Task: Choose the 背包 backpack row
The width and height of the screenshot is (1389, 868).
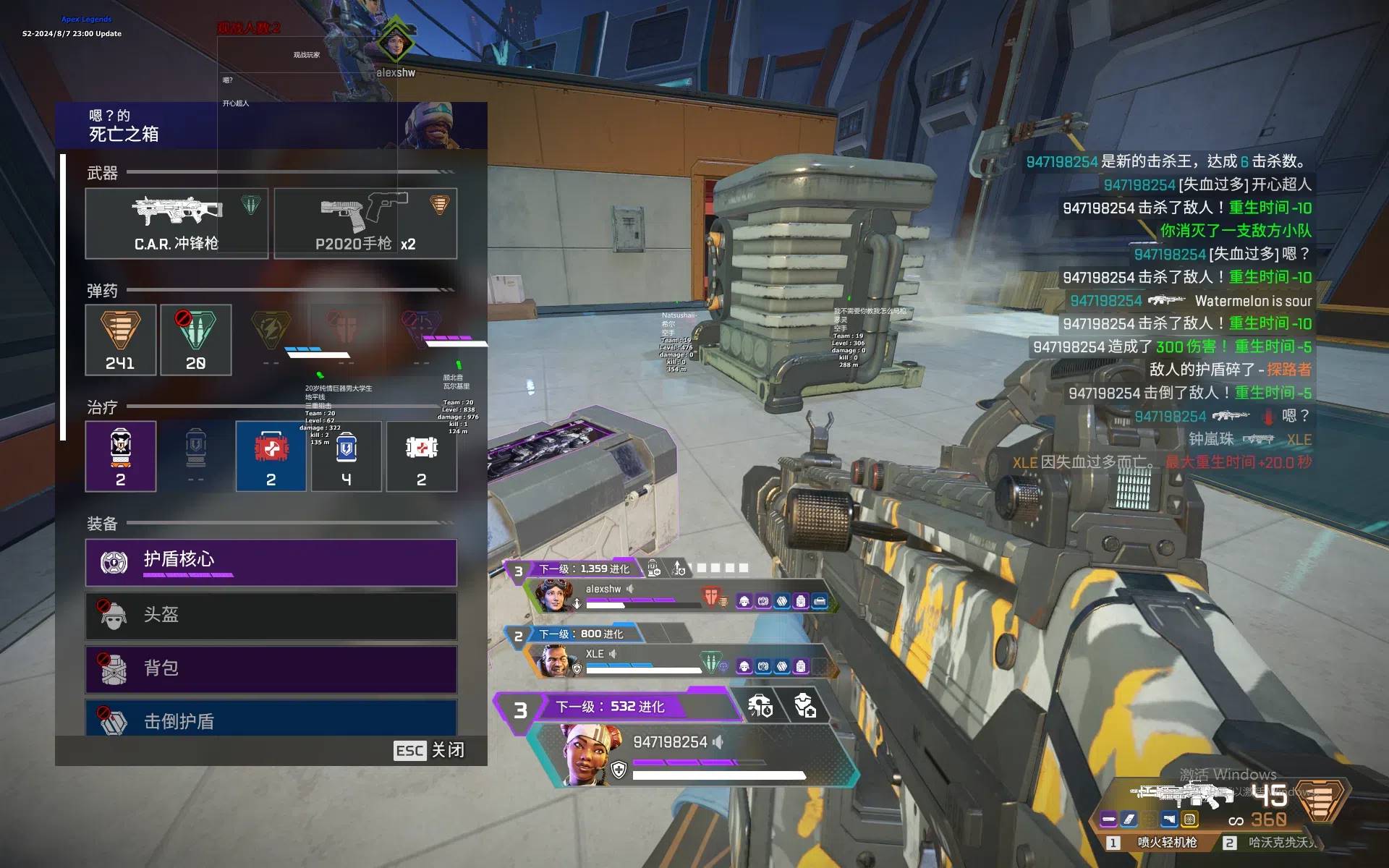Action: coord(271,669)
